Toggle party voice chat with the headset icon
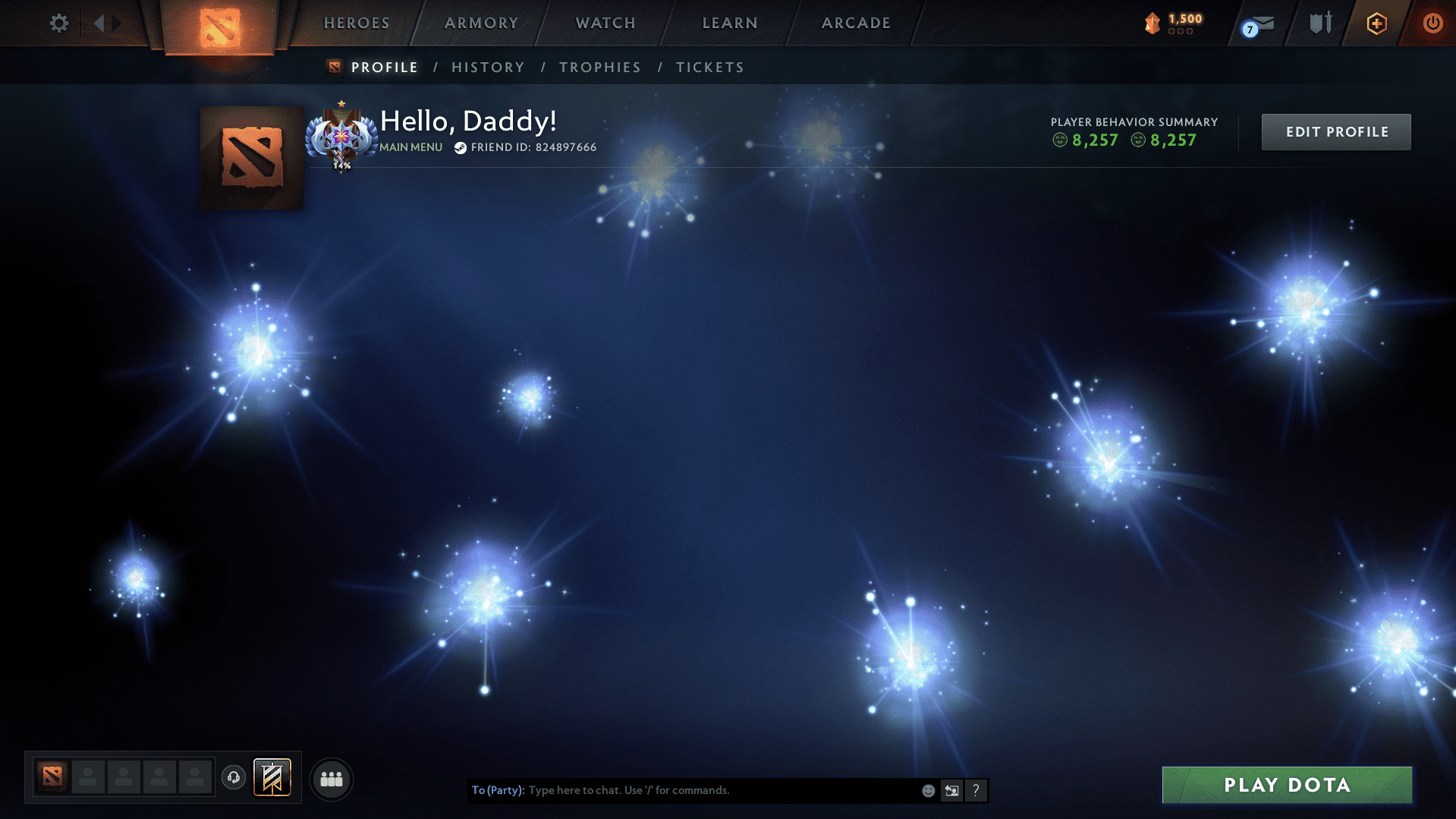The height and width of the screenshot is (819, 1456). click(234, 777)
